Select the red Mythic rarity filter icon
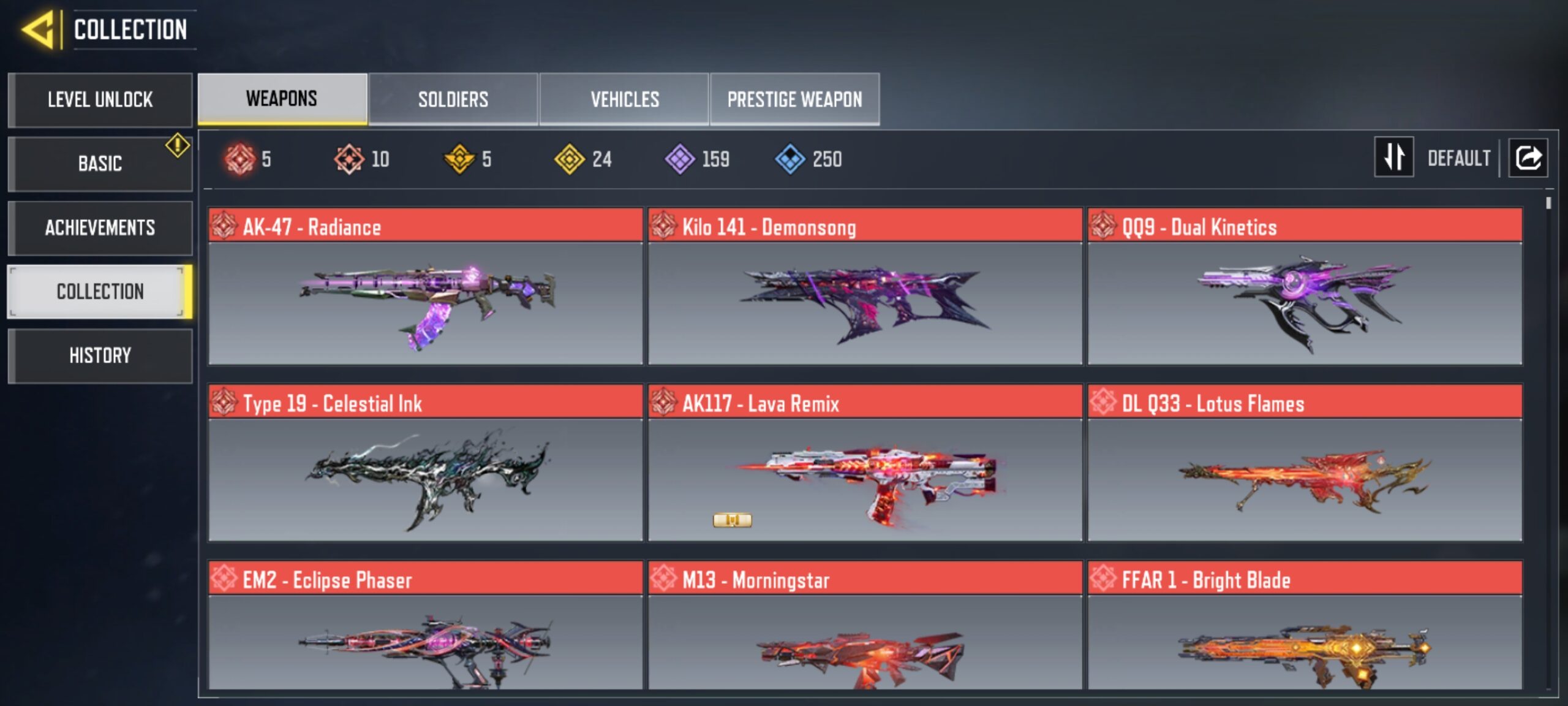This screenshot has width=1568, height=706. tap(239, 159)
